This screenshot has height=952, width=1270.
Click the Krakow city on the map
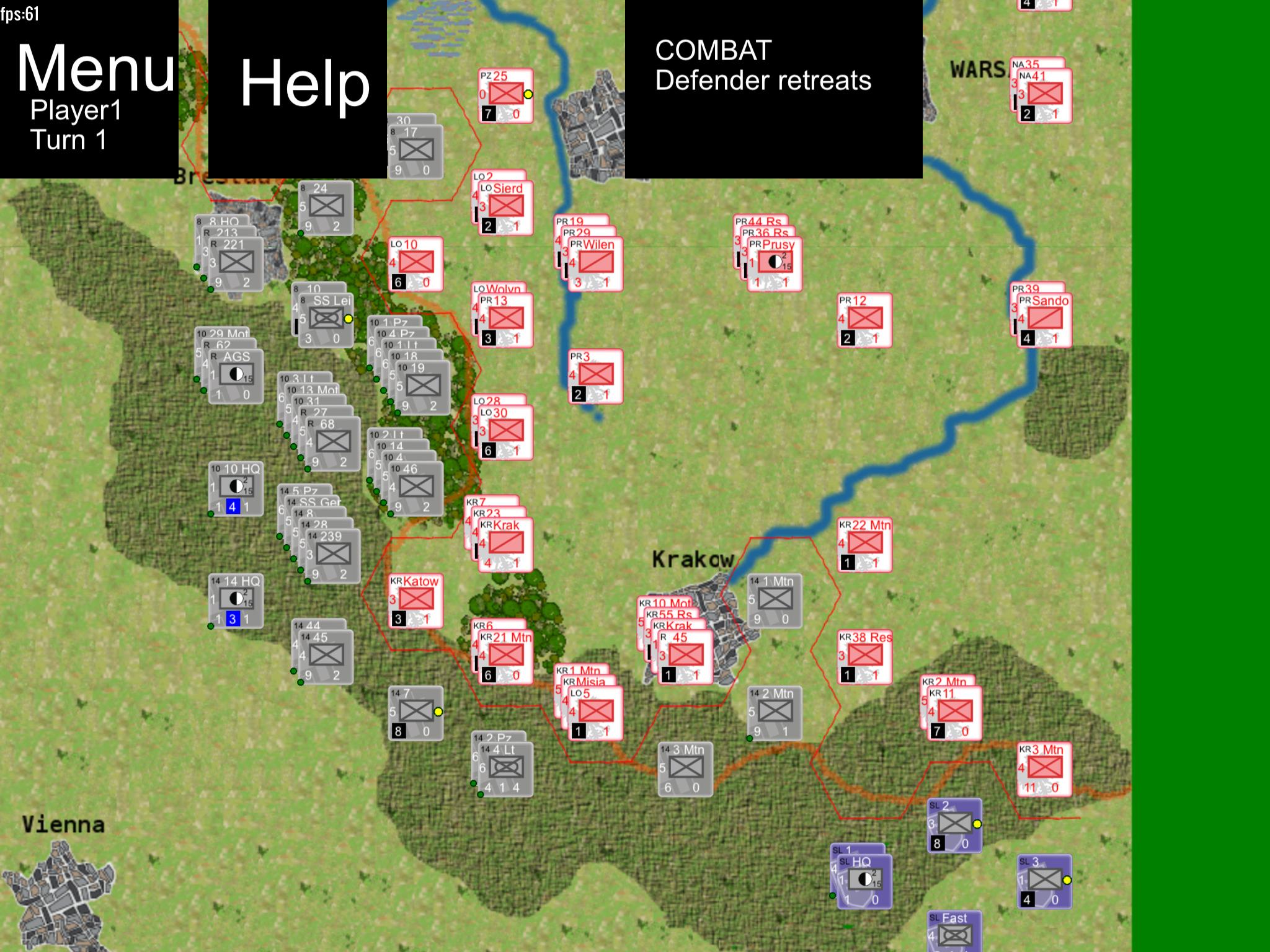(x=693, y=559)
